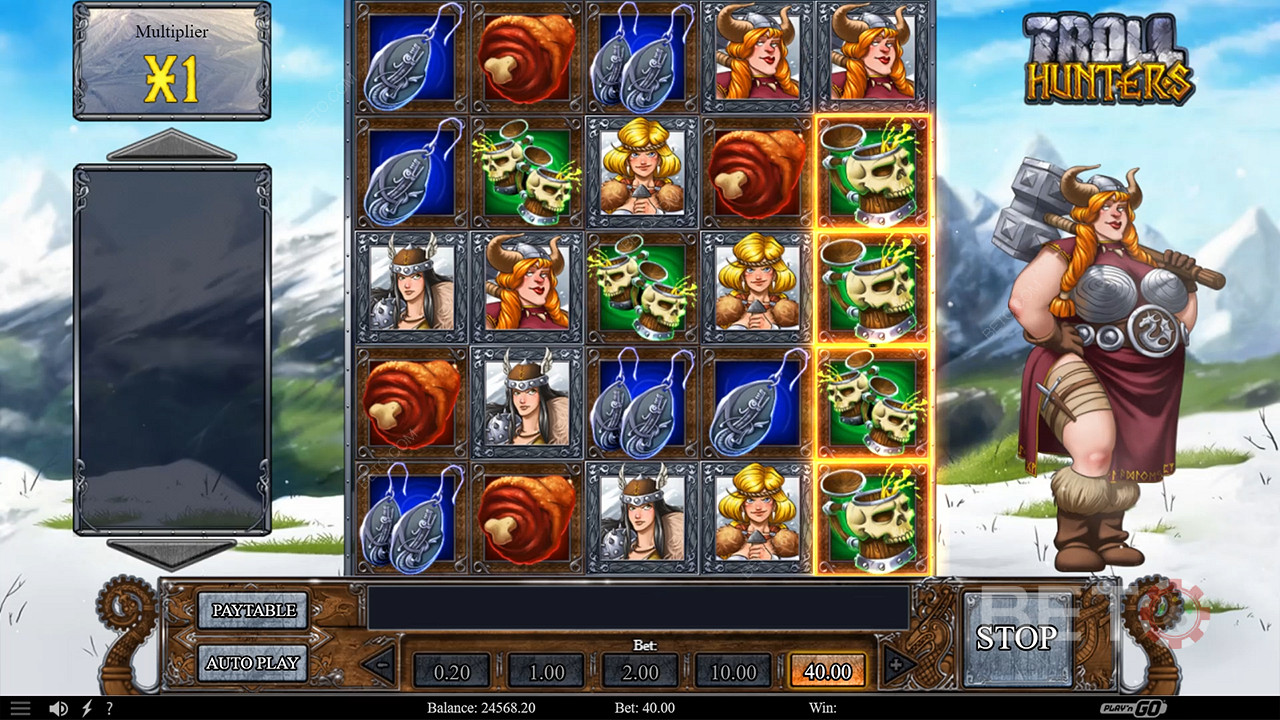1280x720 pixels.
Task: Decrease bet with the left arrow
Action: (x=380, y=664)
